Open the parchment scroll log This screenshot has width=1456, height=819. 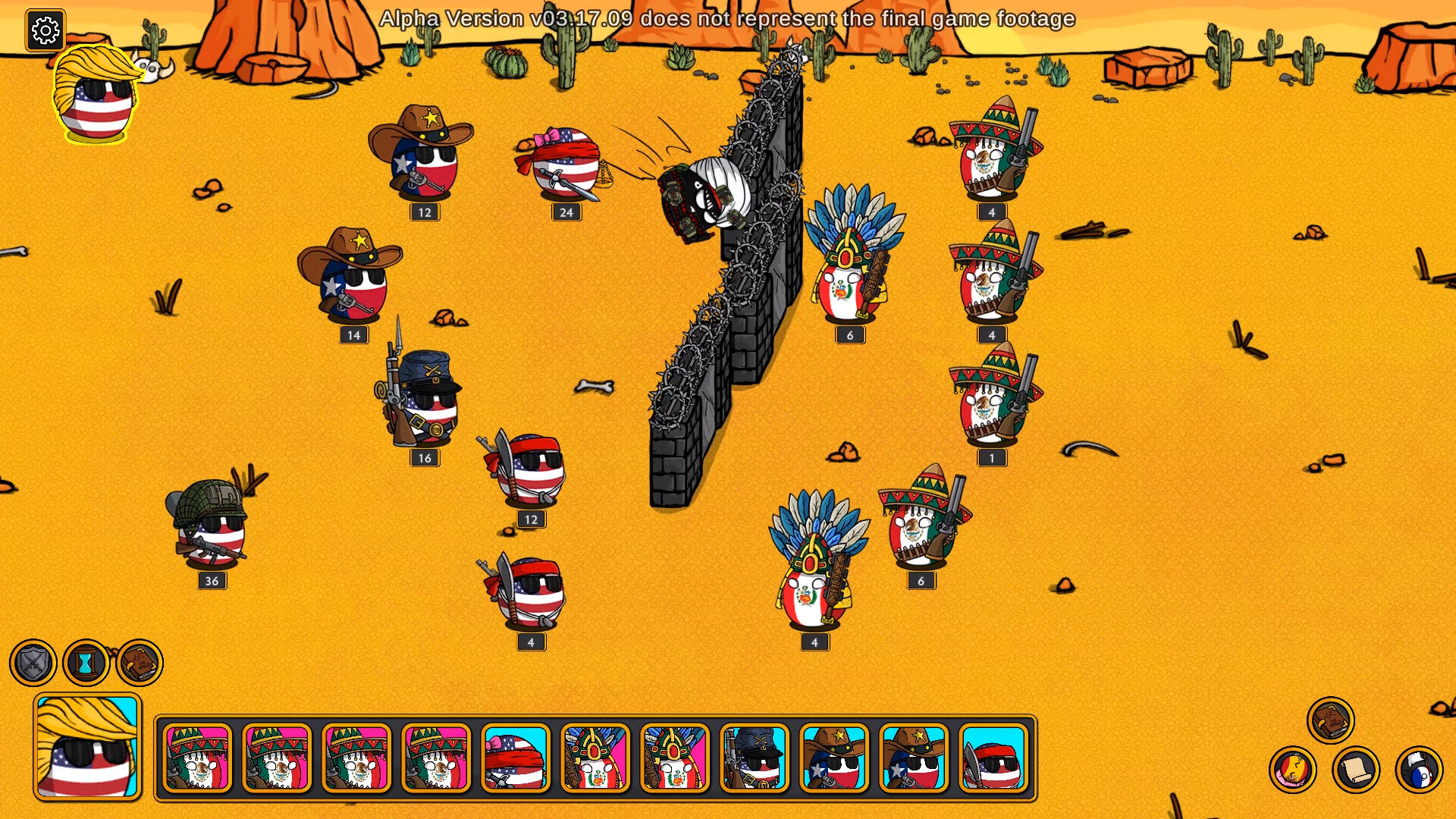click(1355, 770)
